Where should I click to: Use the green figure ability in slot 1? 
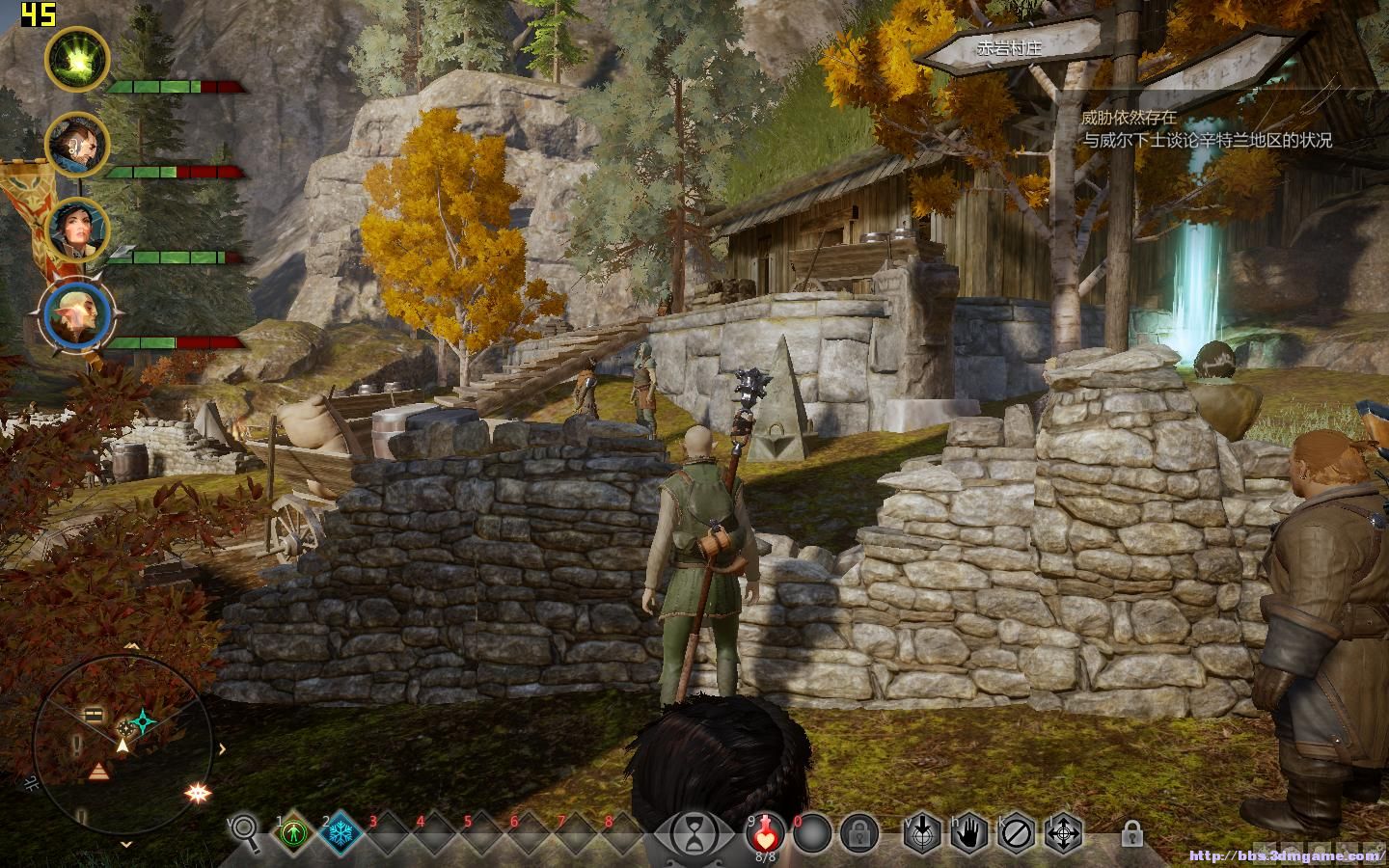coord(292,832)
